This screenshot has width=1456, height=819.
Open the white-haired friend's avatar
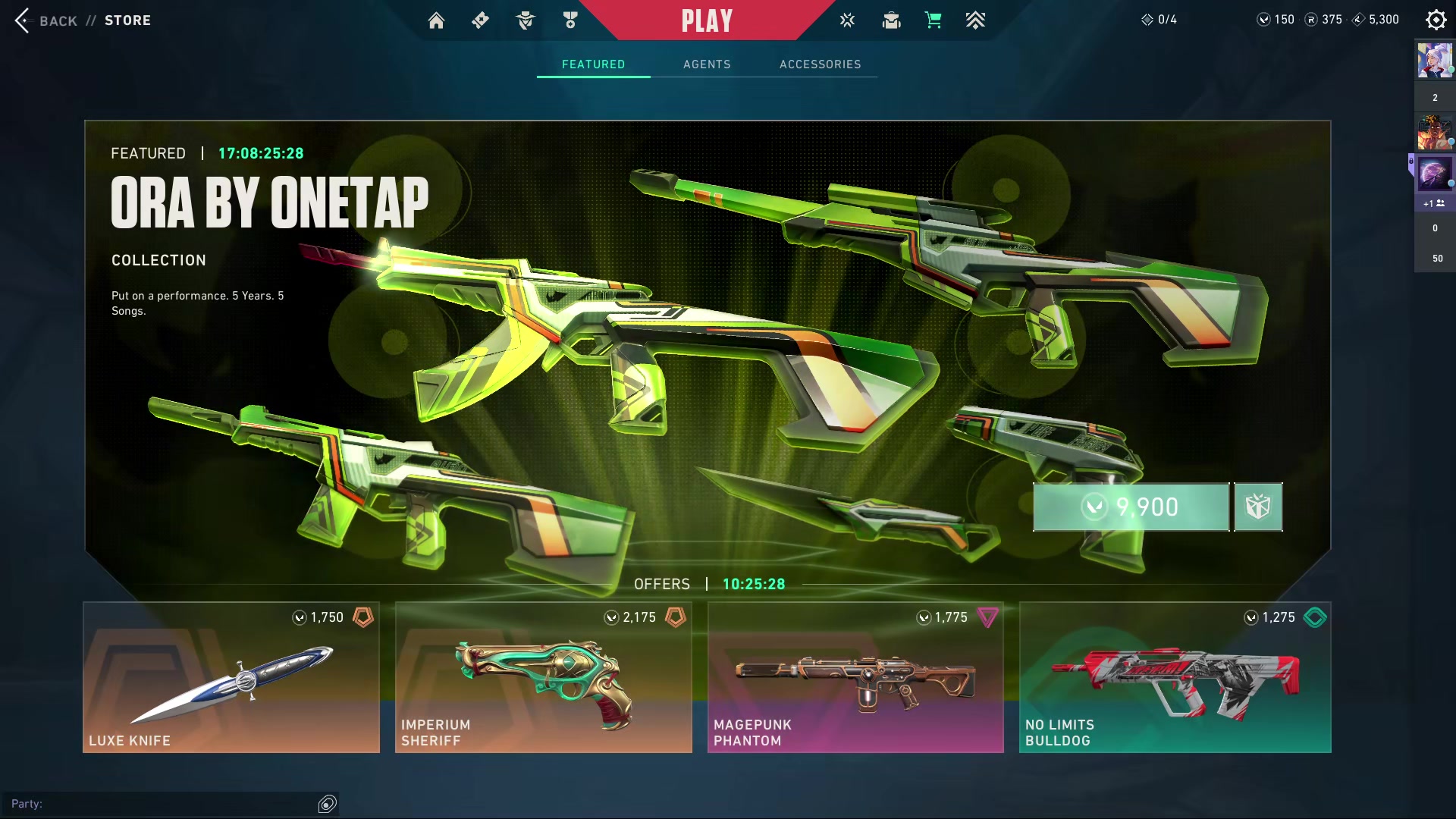pyautogui.click(x=1435, y=61)
